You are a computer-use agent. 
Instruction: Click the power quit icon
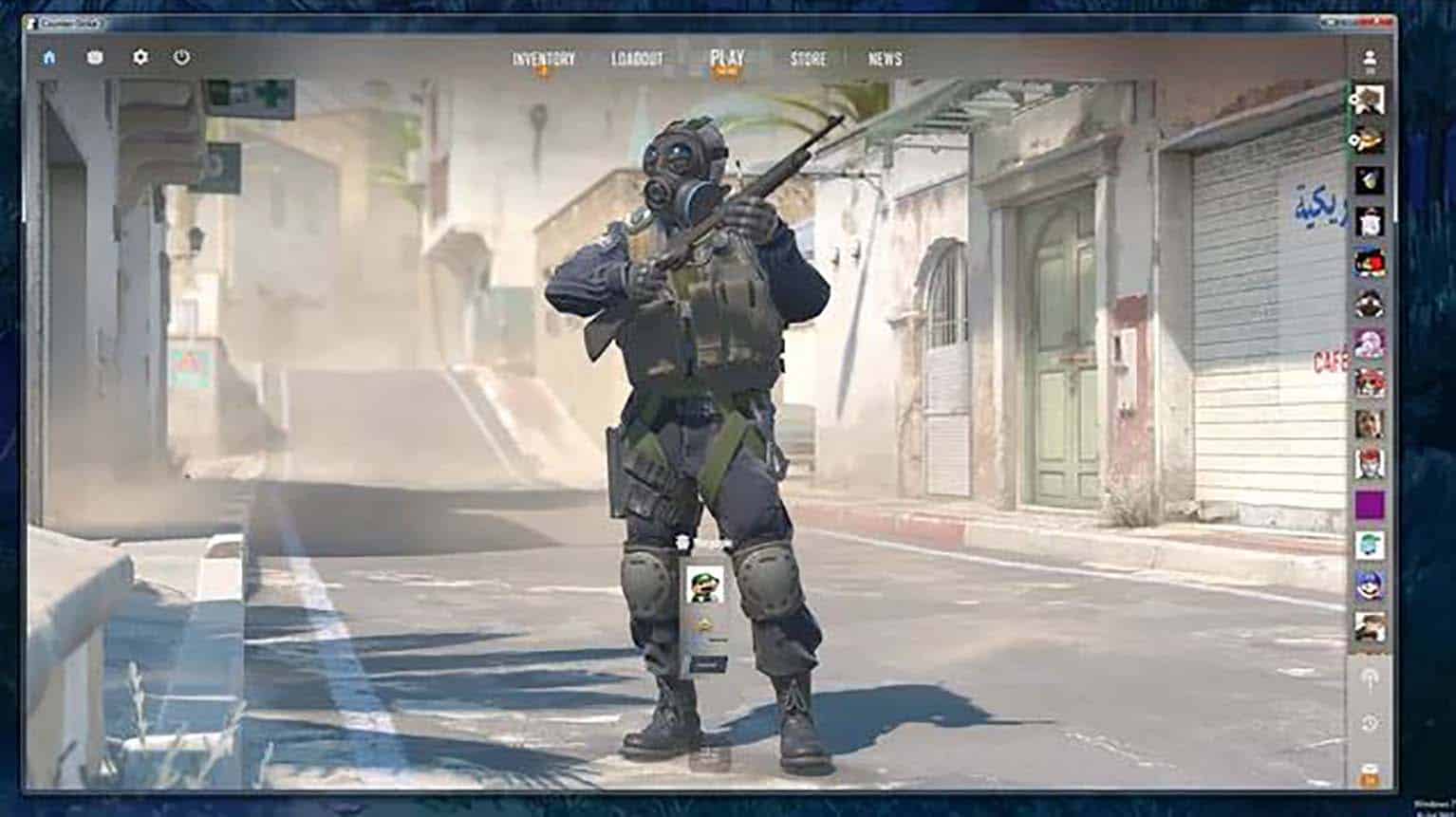pos(181,57)
